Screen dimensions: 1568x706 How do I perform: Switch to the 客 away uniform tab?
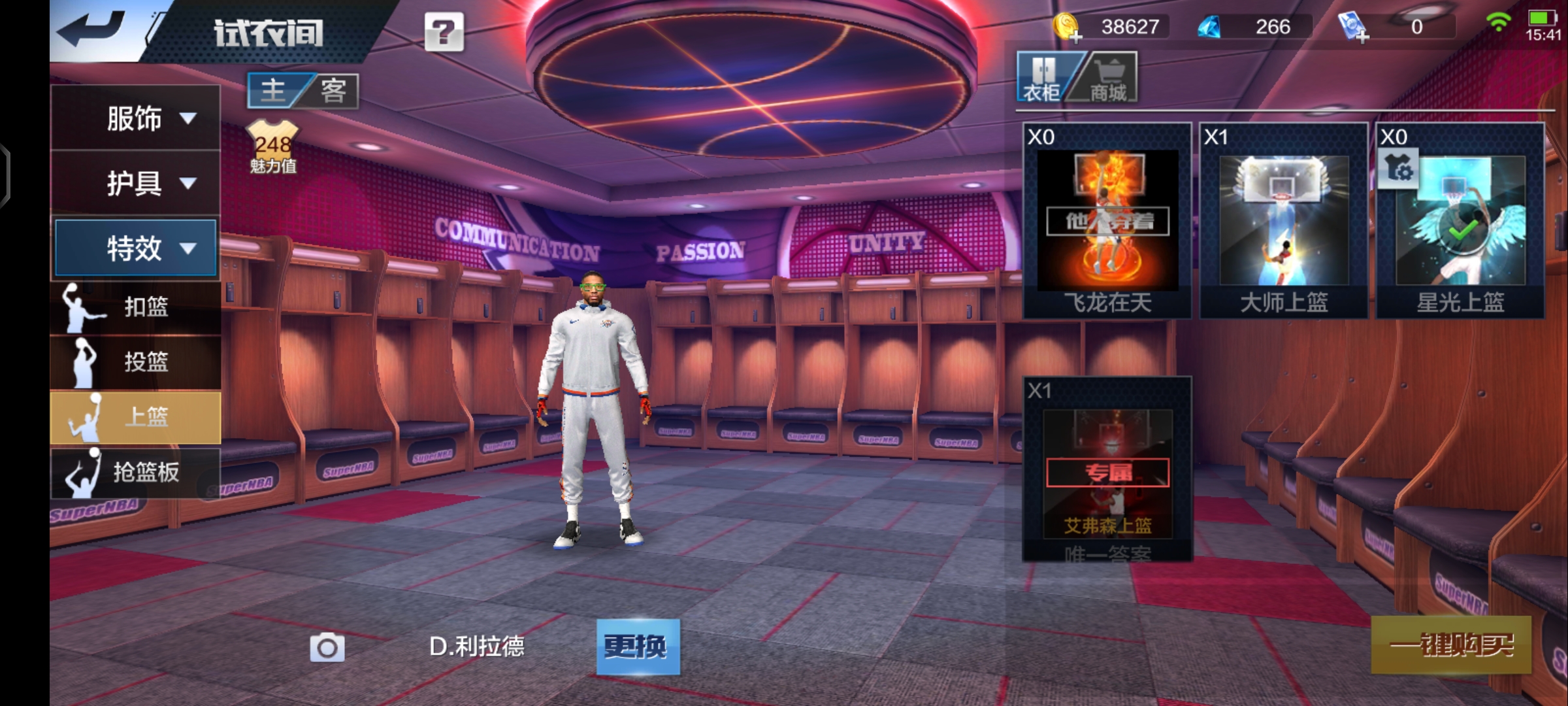coord(333,90)
